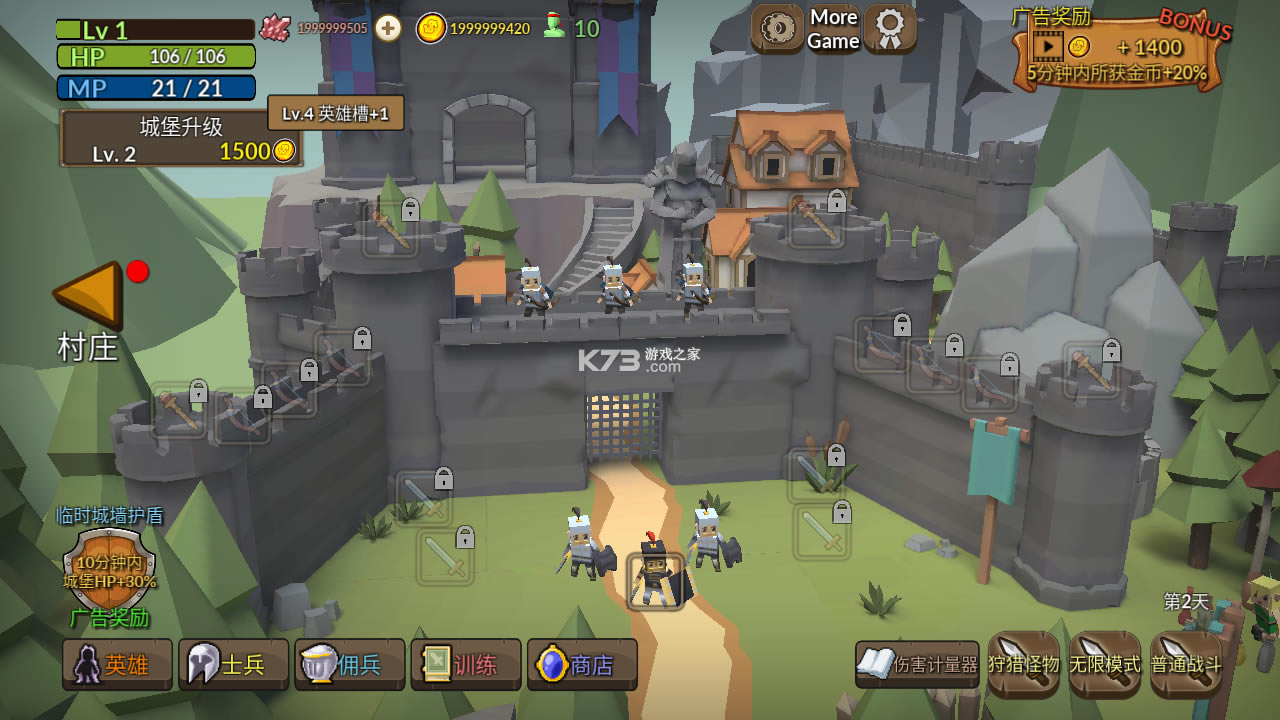
Task: Open settings with the gear icon
Action: [x=777, y=28]
